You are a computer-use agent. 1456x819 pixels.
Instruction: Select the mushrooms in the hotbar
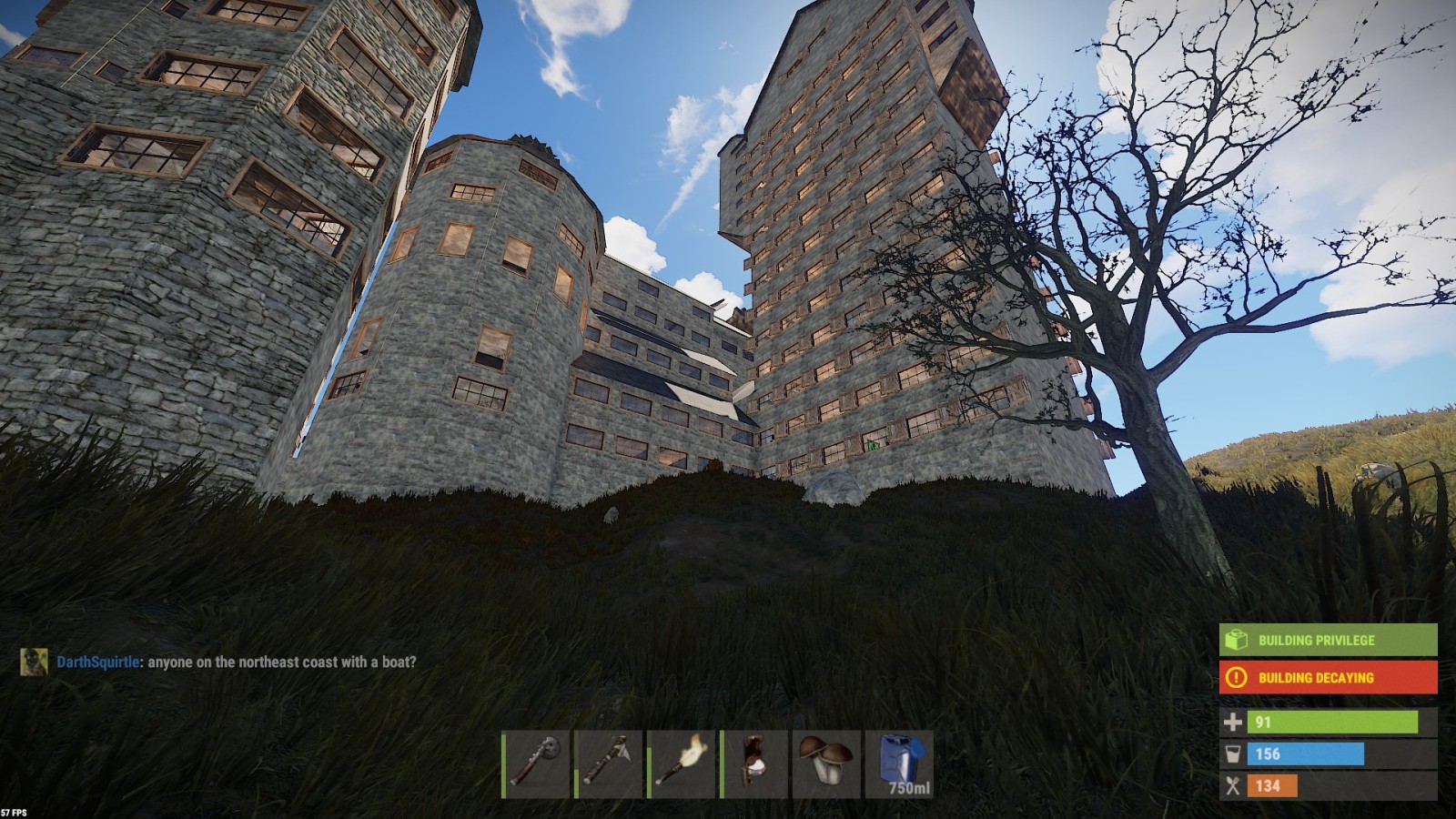pos(826,763)
